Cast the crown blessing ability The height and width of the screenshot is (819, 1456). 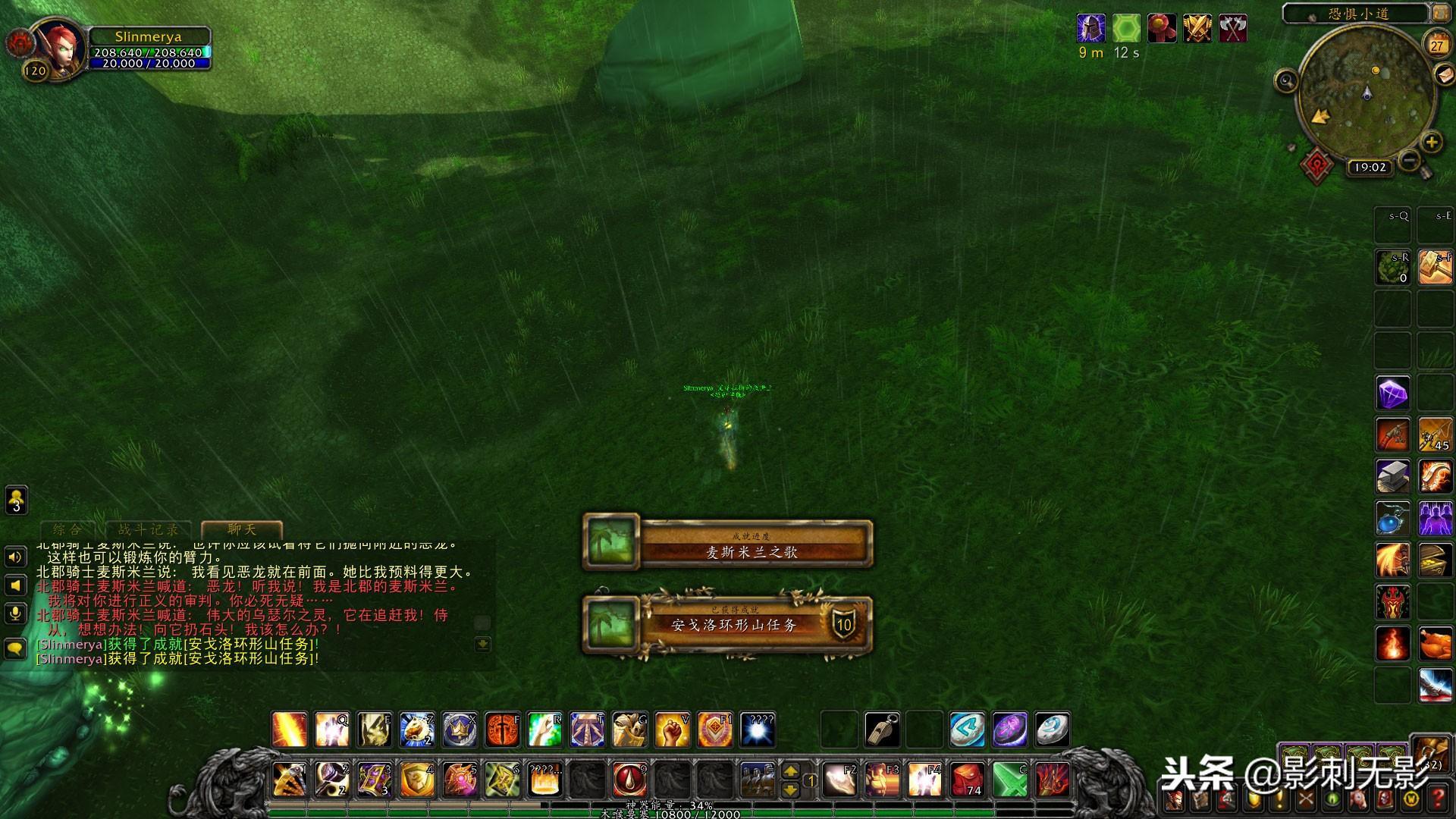click(x=460, y=730)
